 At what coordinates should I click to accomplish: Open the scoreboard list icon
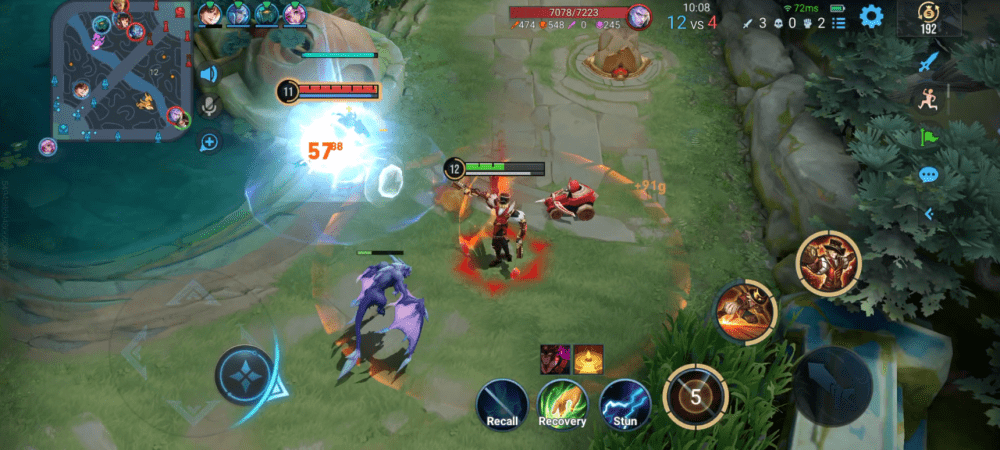pos(838,22)
